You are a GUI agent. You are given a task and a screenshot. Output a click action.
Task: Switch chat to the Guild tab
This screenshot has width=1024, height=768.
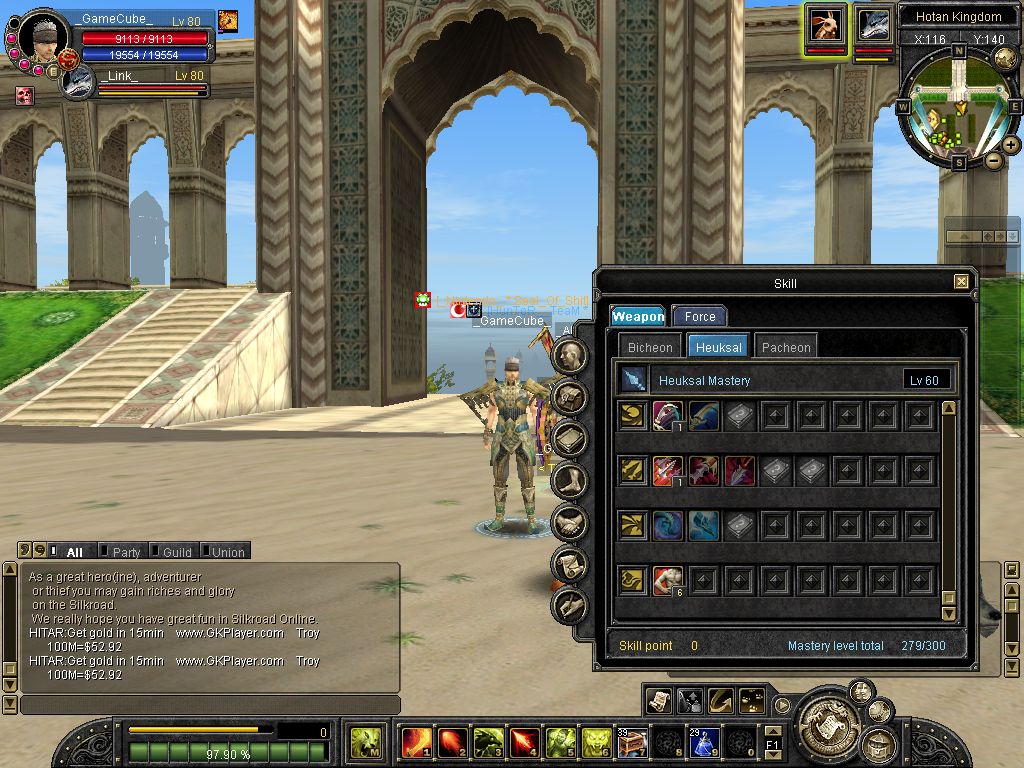pyautogui.click(x=177, y=551)
